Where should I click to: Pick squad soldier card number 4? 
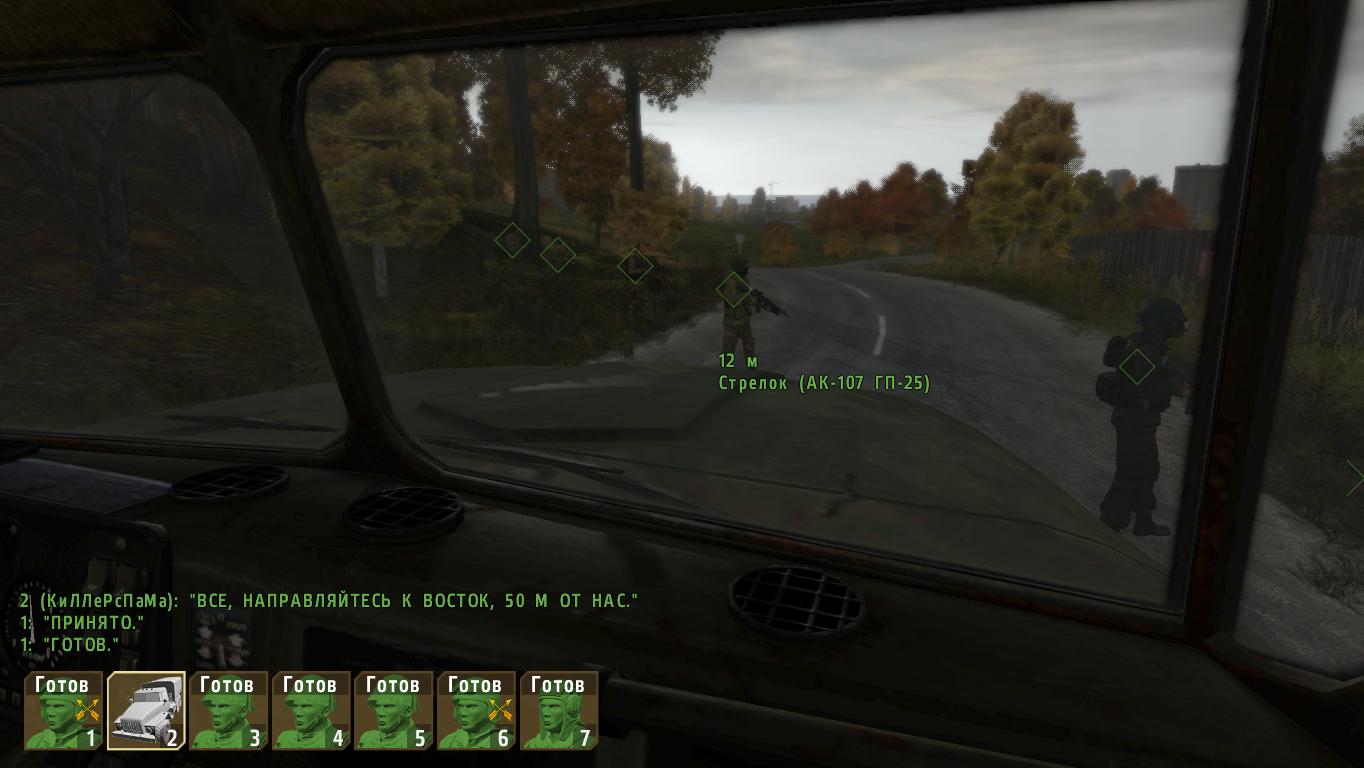tap(311, 711)
